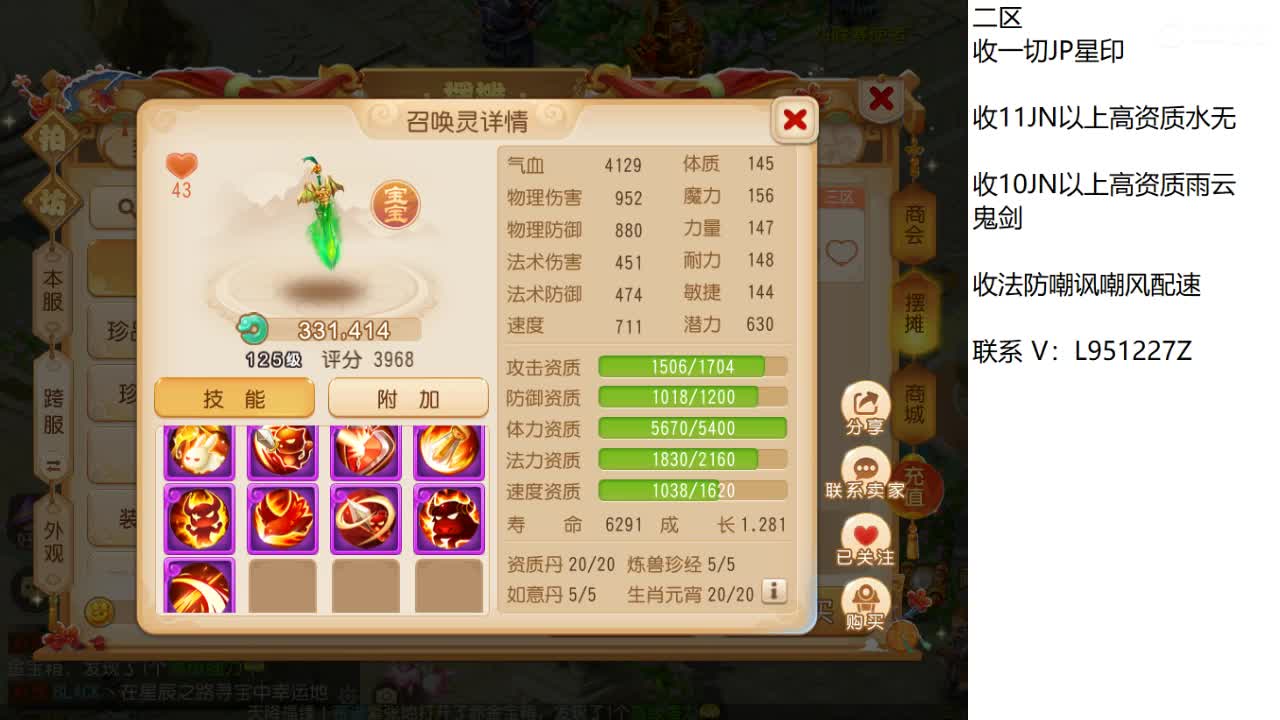The image size is (1280, 720).
Task: Select the red demon skill icon
Action: (x=199, y=519)
